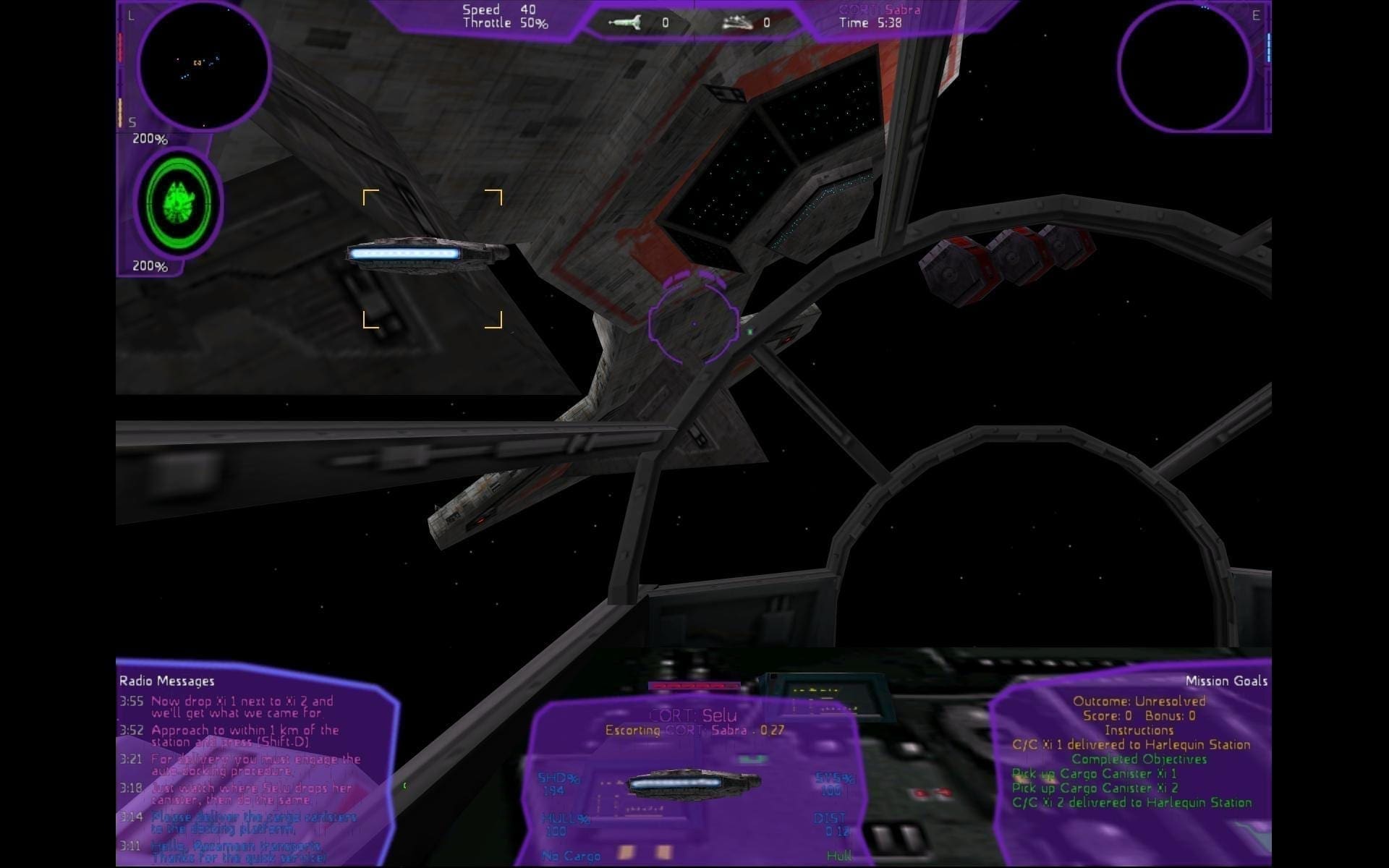Click the missile count icon in the top bar

pos(625,23)
